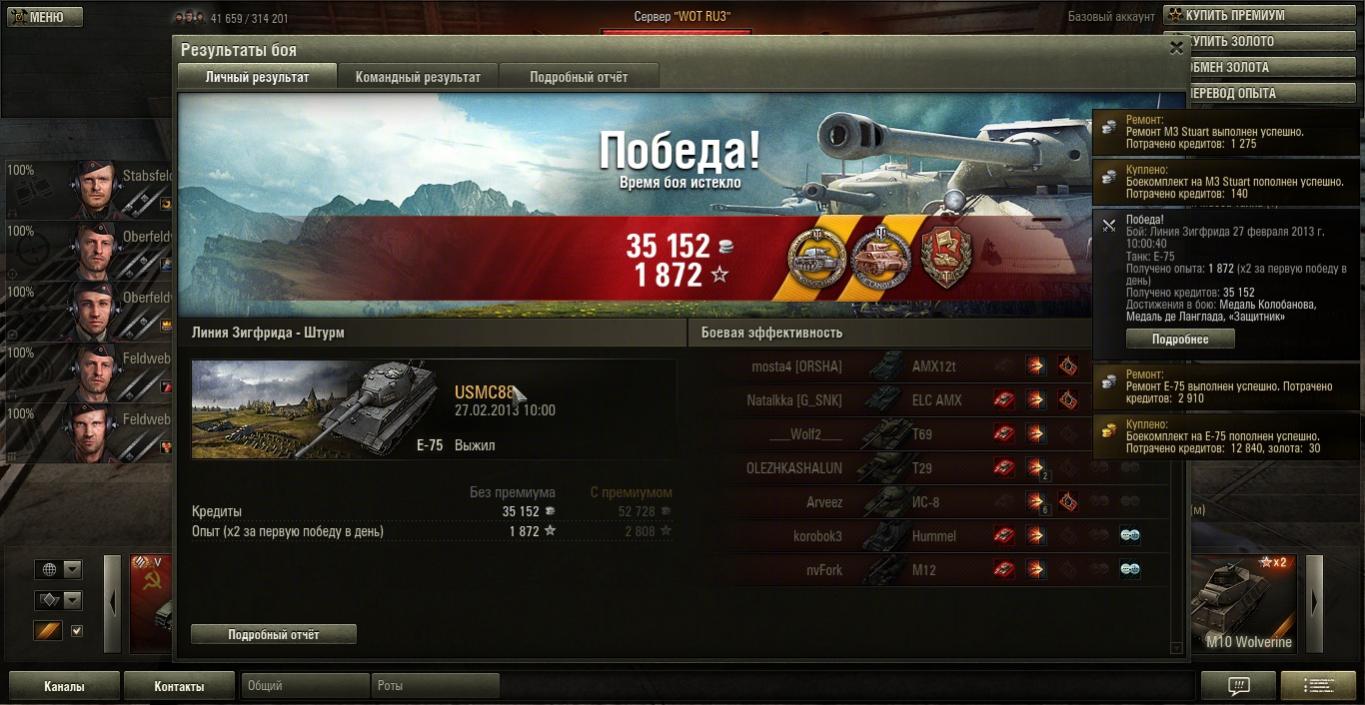Select the Личный результат tab
Screen dimensions: 1365x705
[257, 77]
